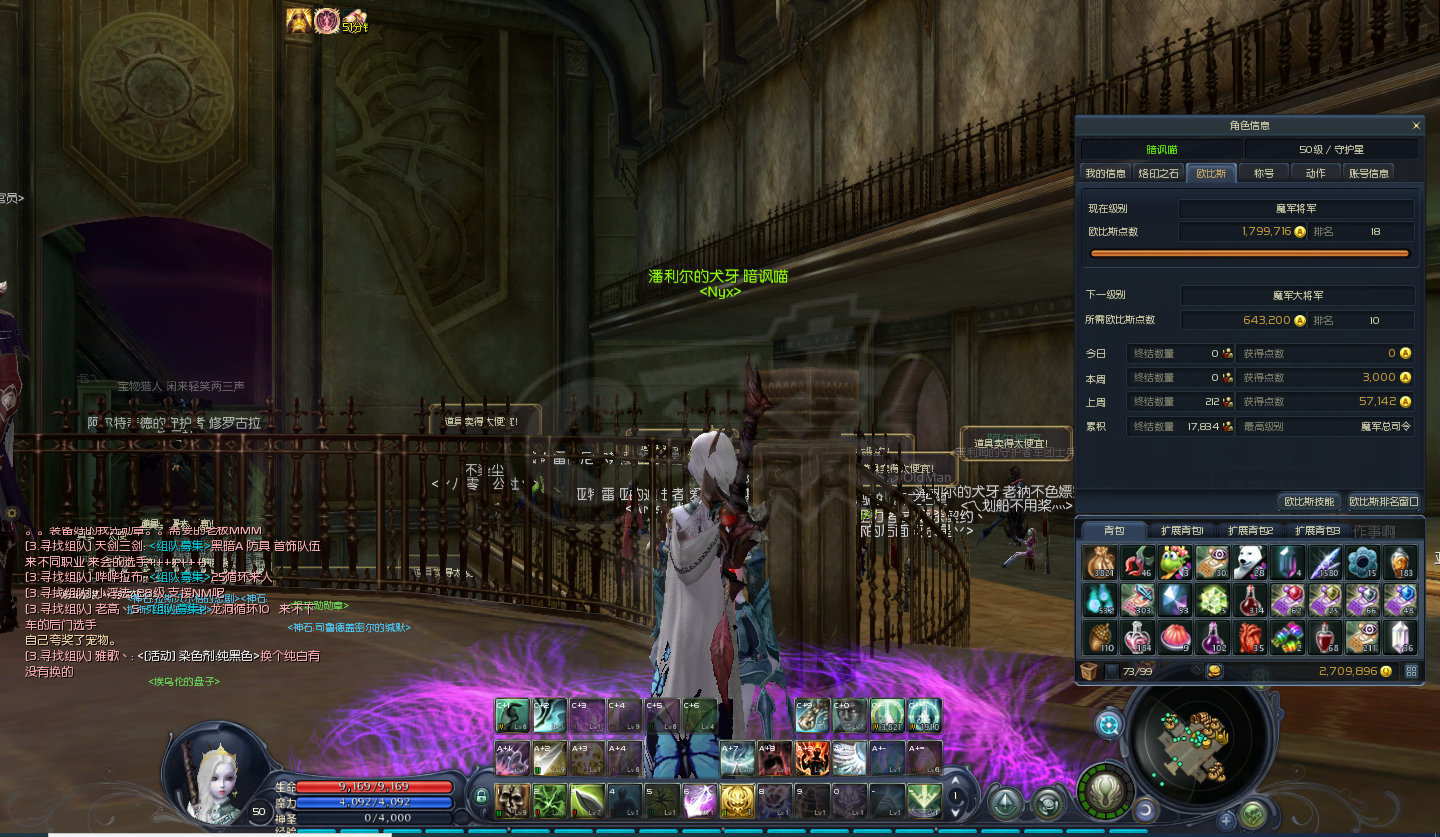Open the 欧比斯排名窗口 button
The height and width of the screenshot is (837, 1440).
[1383, 501]
